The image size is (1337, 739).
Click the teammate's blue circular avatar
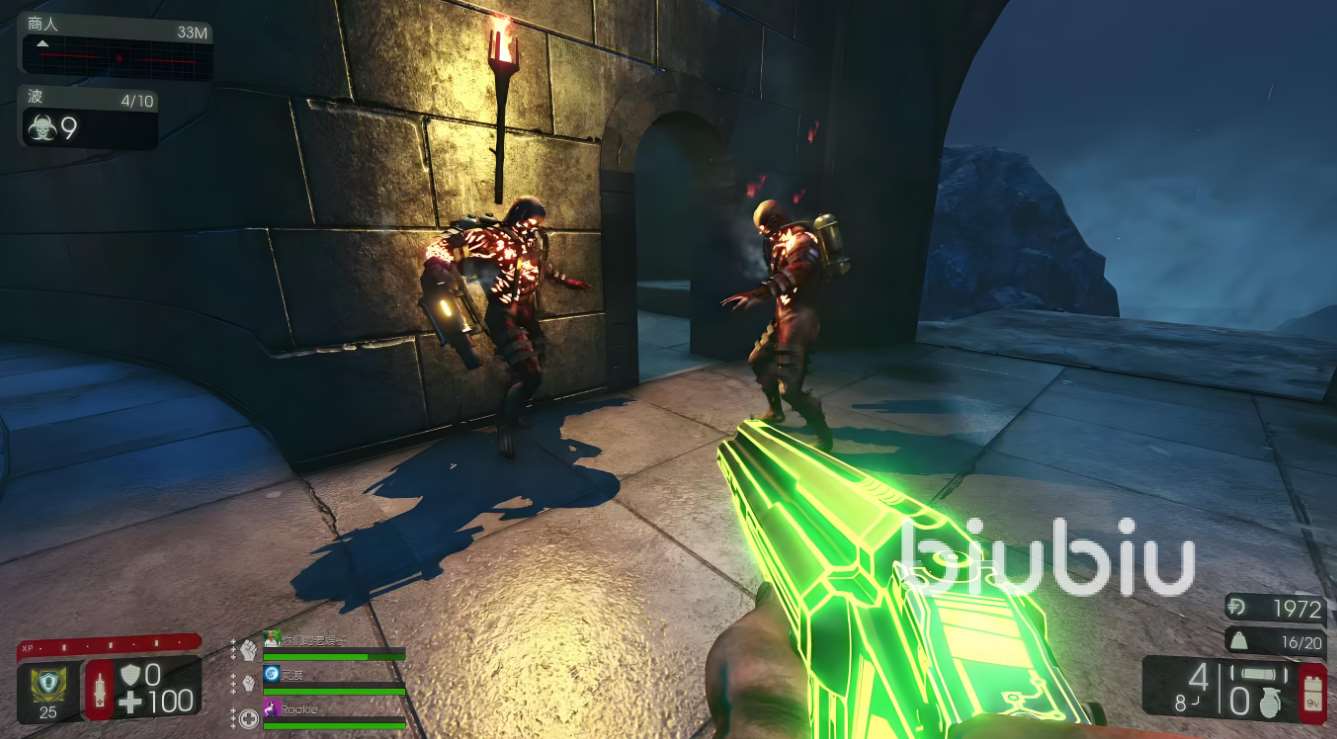coord(271,674)
